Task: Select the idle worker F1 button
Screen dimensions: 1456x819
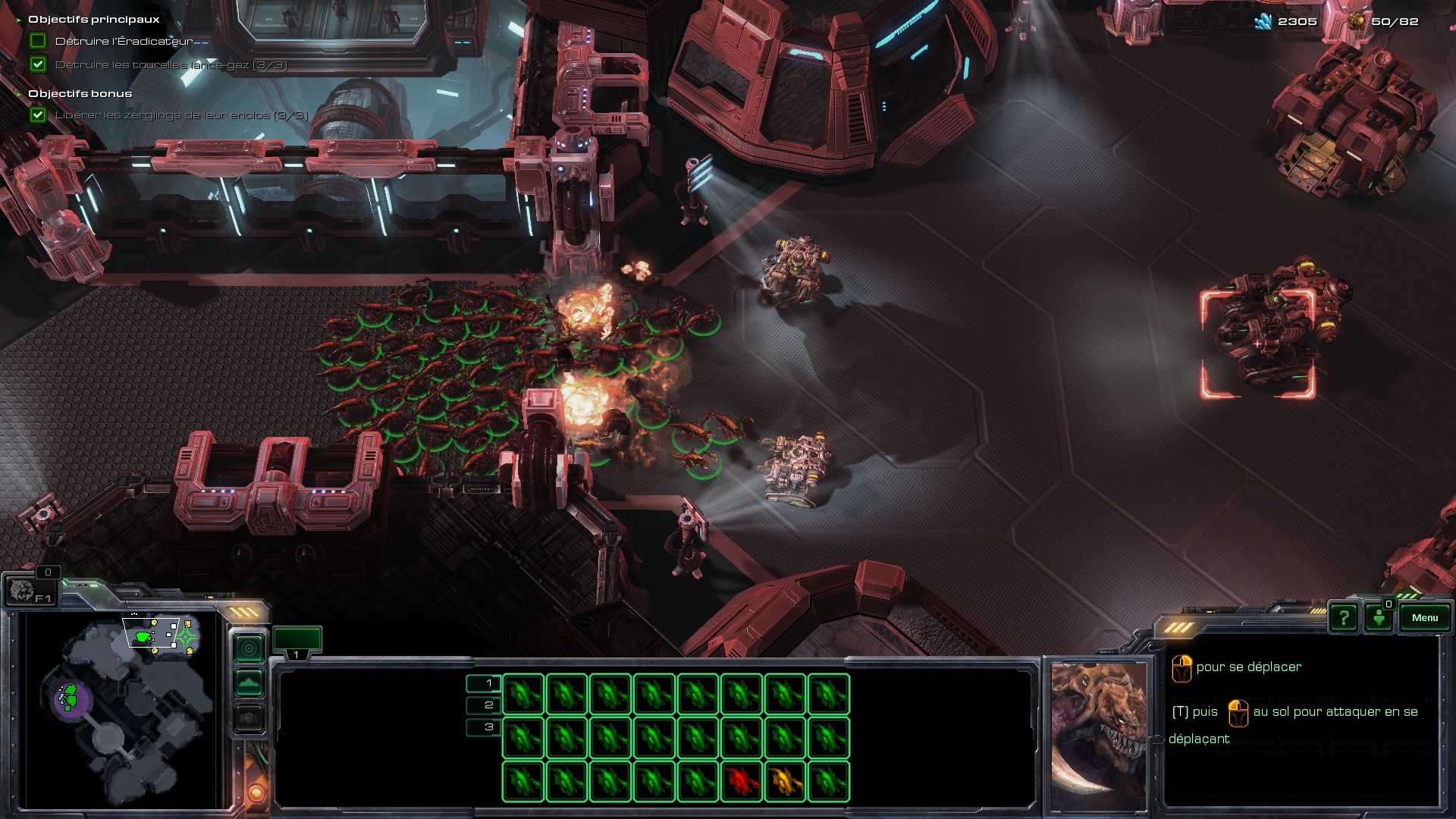Action: [30, 590]
